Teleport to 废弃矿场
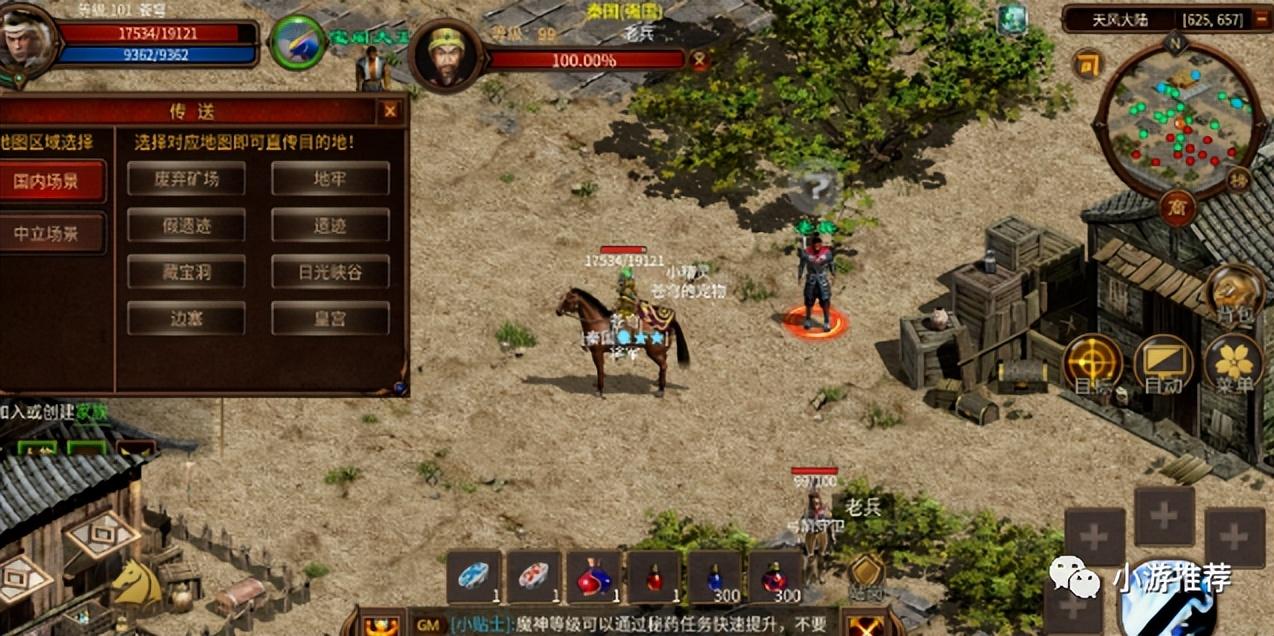The image size is (1274, 636). (186, 179)
